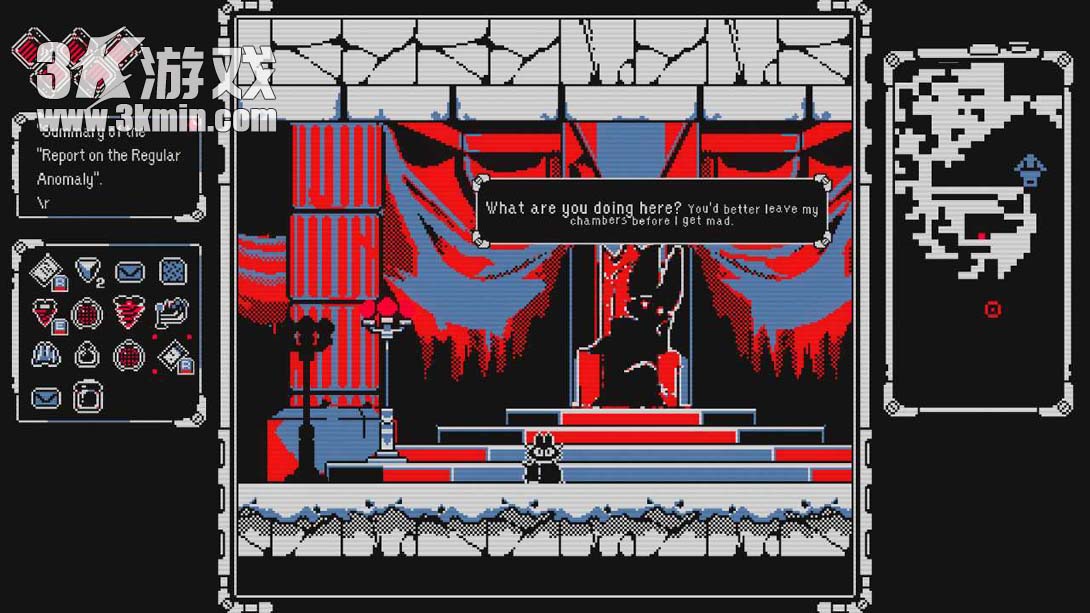Select the pointing hand item icon
The image size is (1090, 613).
point(173,312)
